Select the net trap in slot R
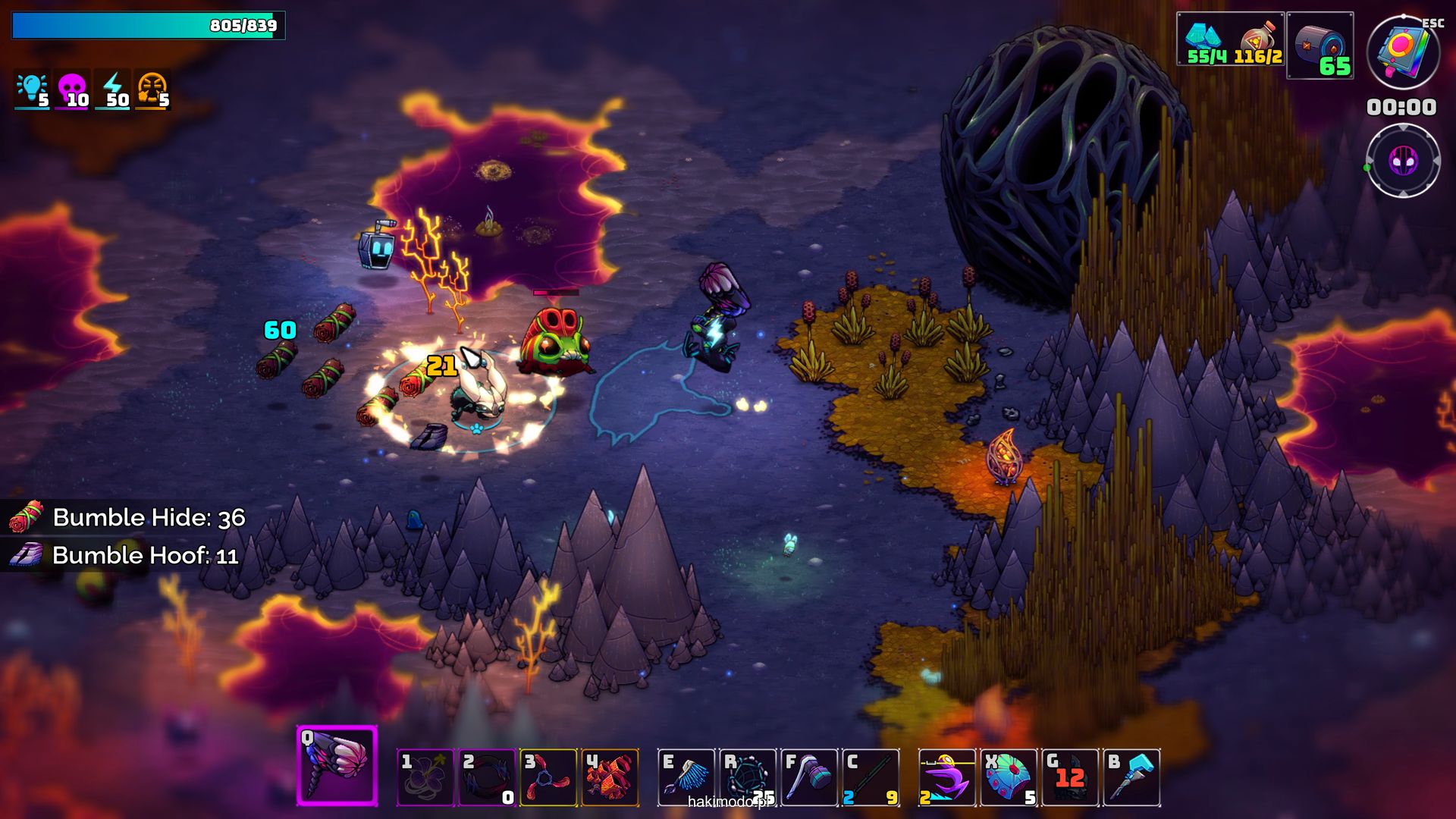 click(748, 777)
